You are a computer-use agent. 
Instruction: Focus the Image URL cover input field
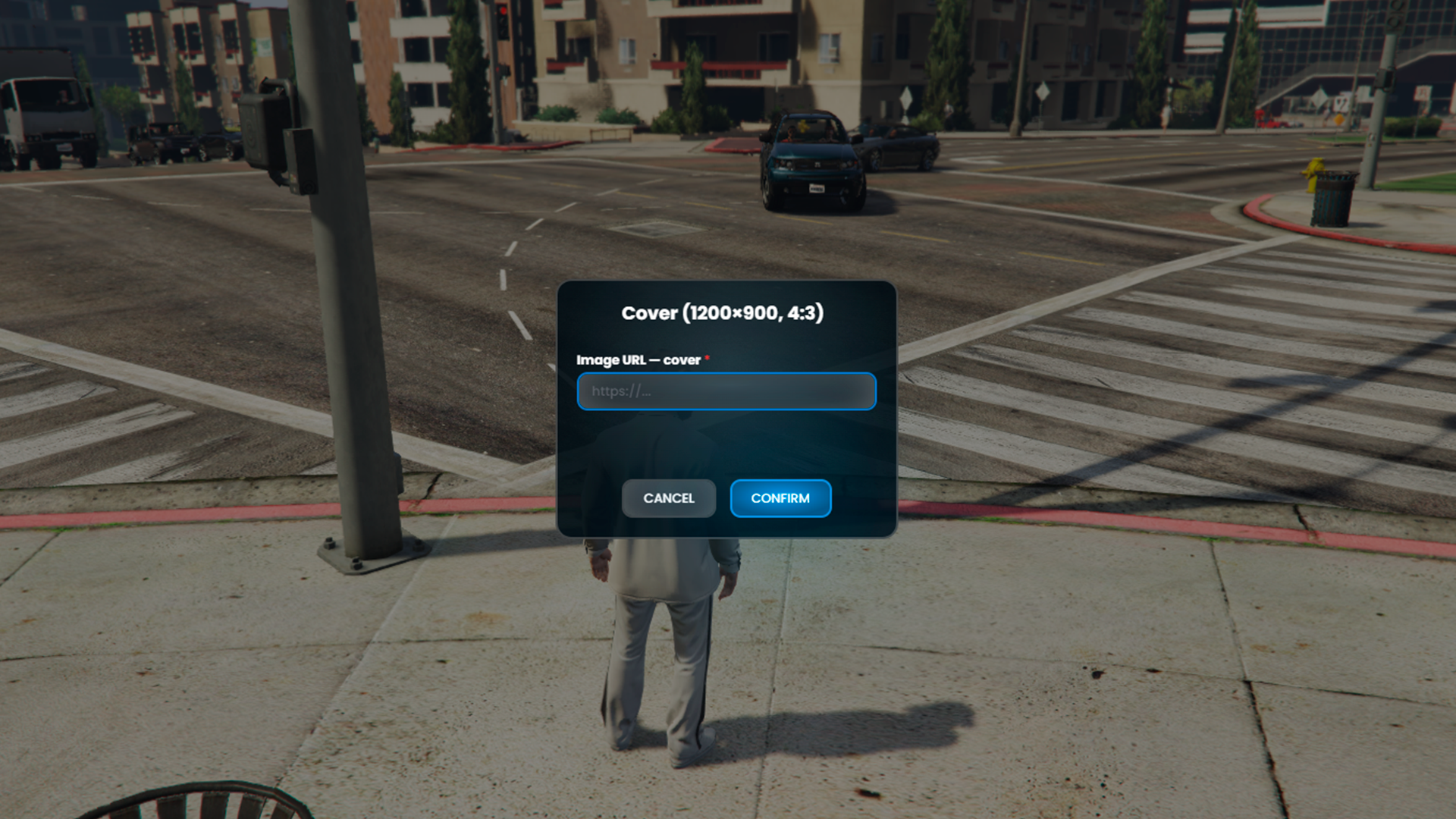click(726, 391)
